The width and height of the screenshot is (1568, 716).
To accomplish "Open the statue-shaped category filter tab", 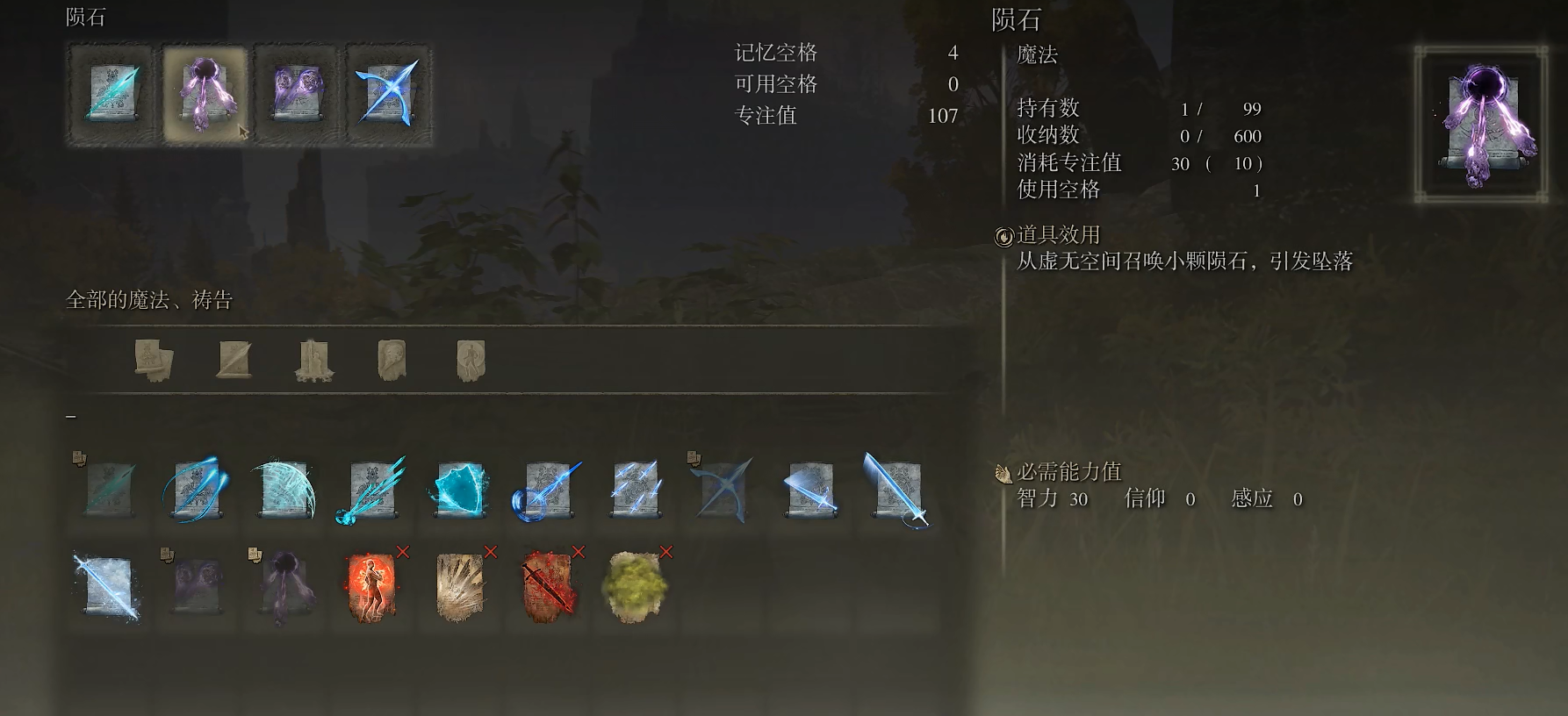I will tap(314, 360).
